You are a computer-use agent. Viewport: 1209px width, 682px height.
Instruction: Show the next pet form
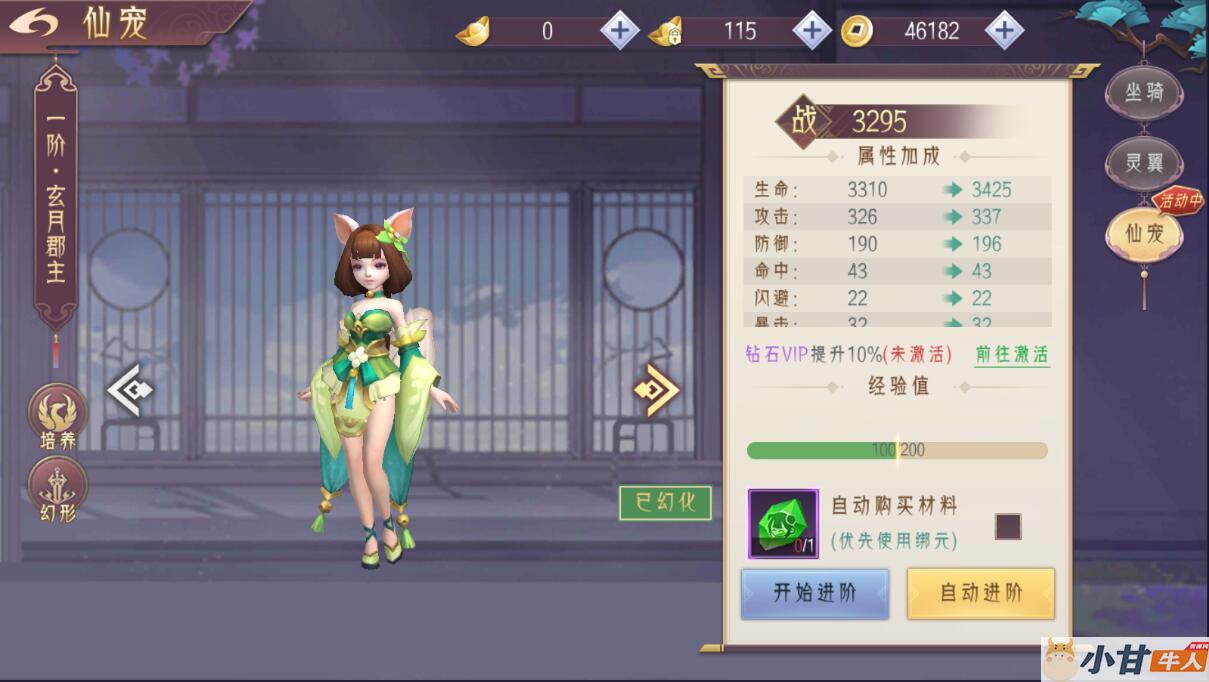click(x=656, y=390)
